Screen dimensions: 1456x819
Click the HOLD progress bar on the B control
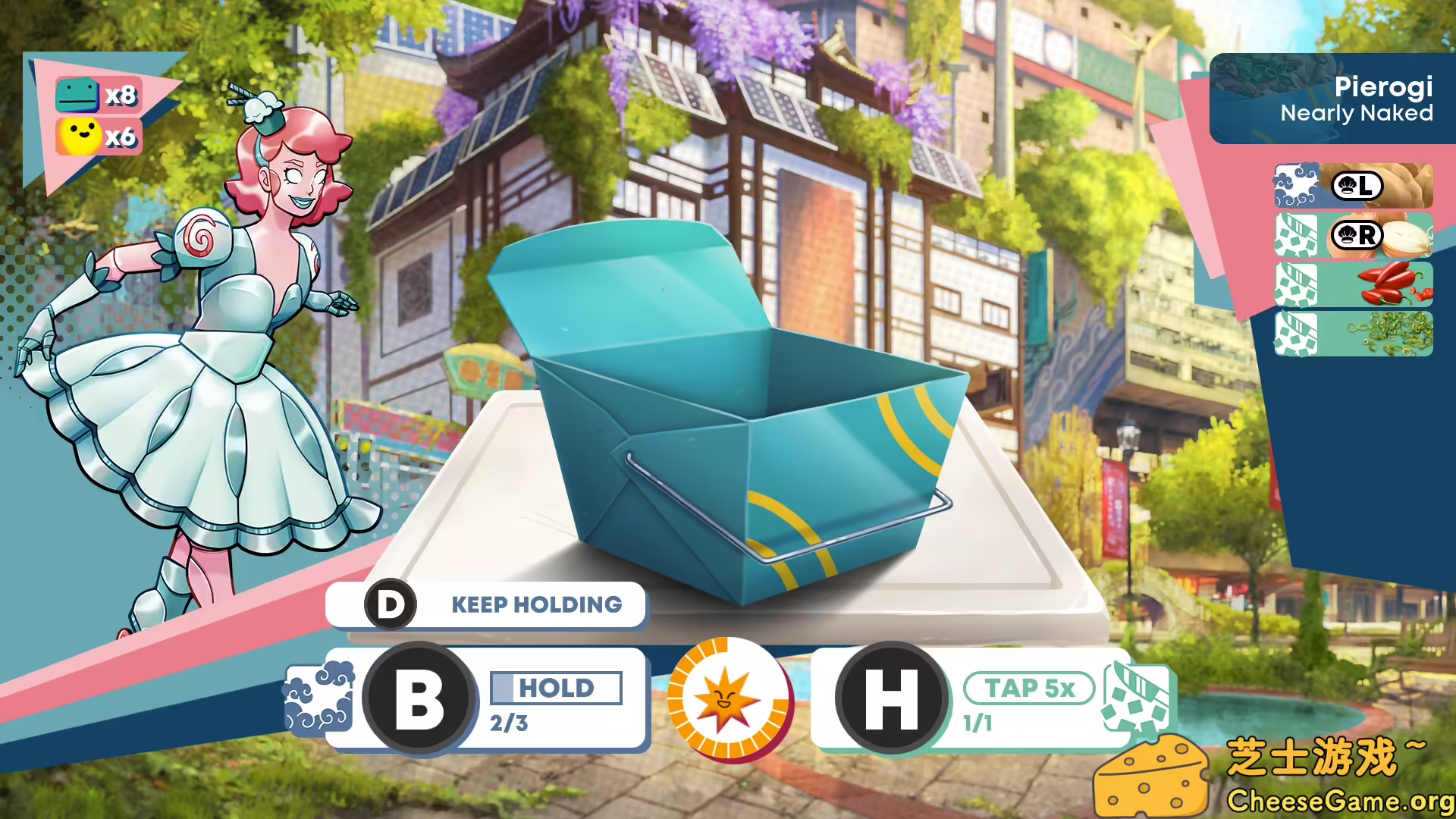(556, 689)
